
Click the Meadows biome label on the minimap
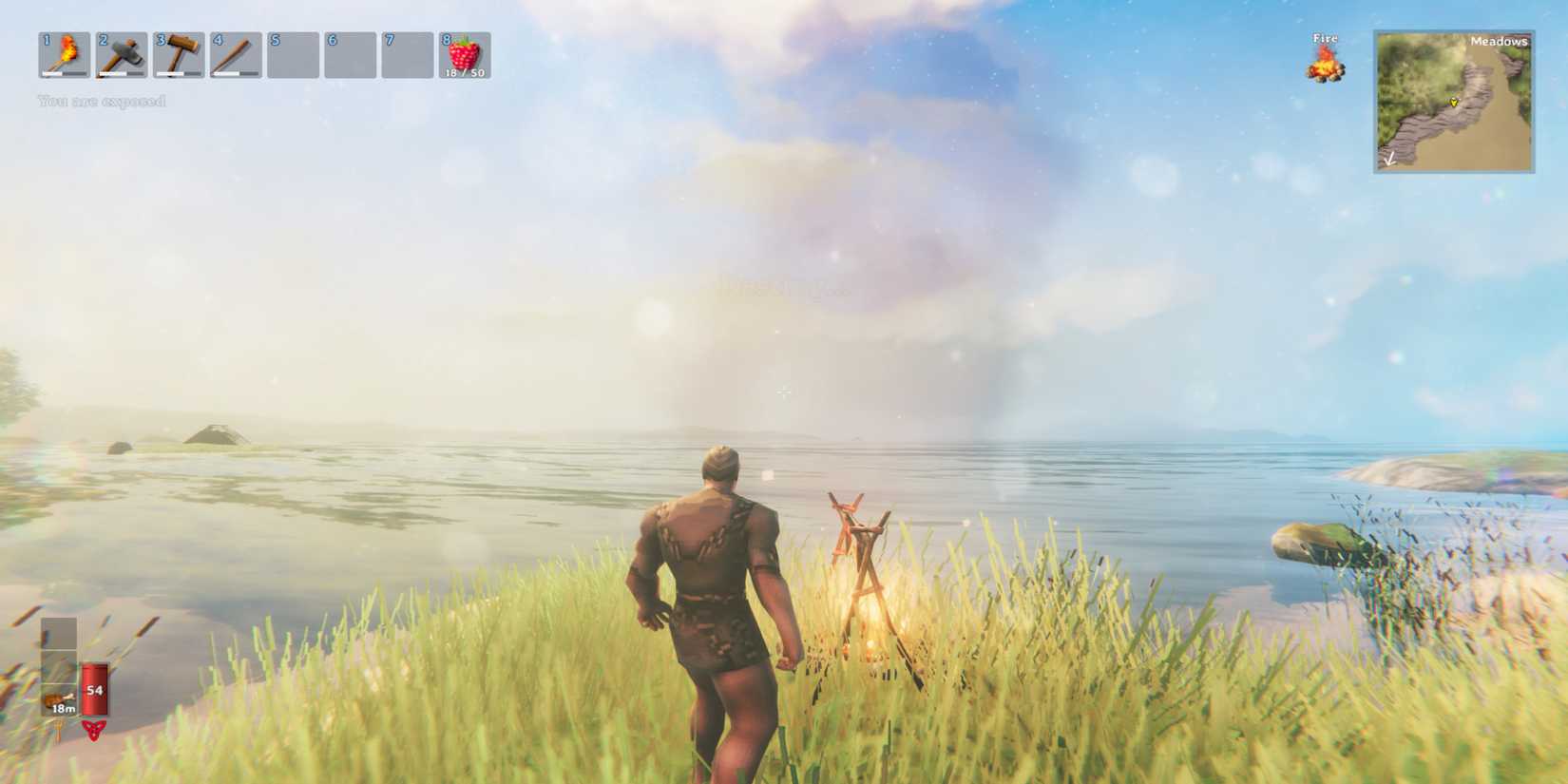pyautogui.click(x=1500, y=43)
